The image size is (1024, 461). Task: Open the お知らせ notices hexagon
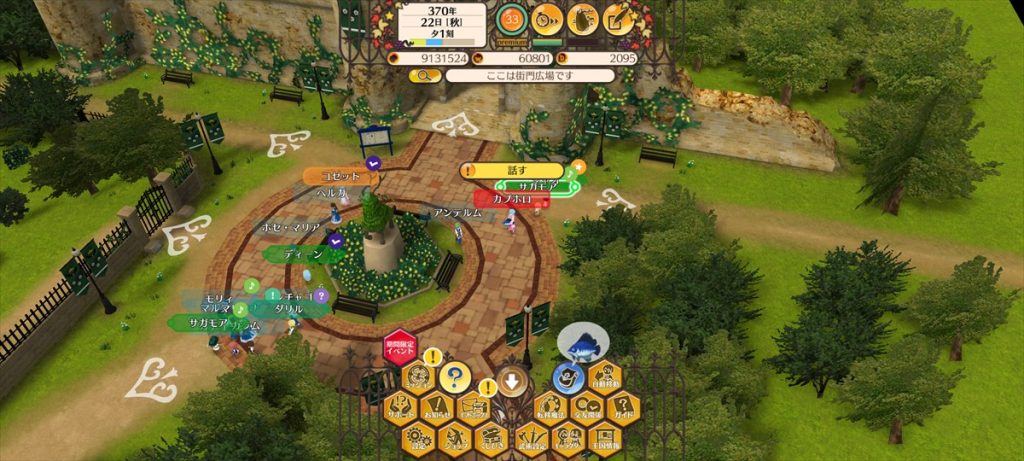(x=436, y=407)
